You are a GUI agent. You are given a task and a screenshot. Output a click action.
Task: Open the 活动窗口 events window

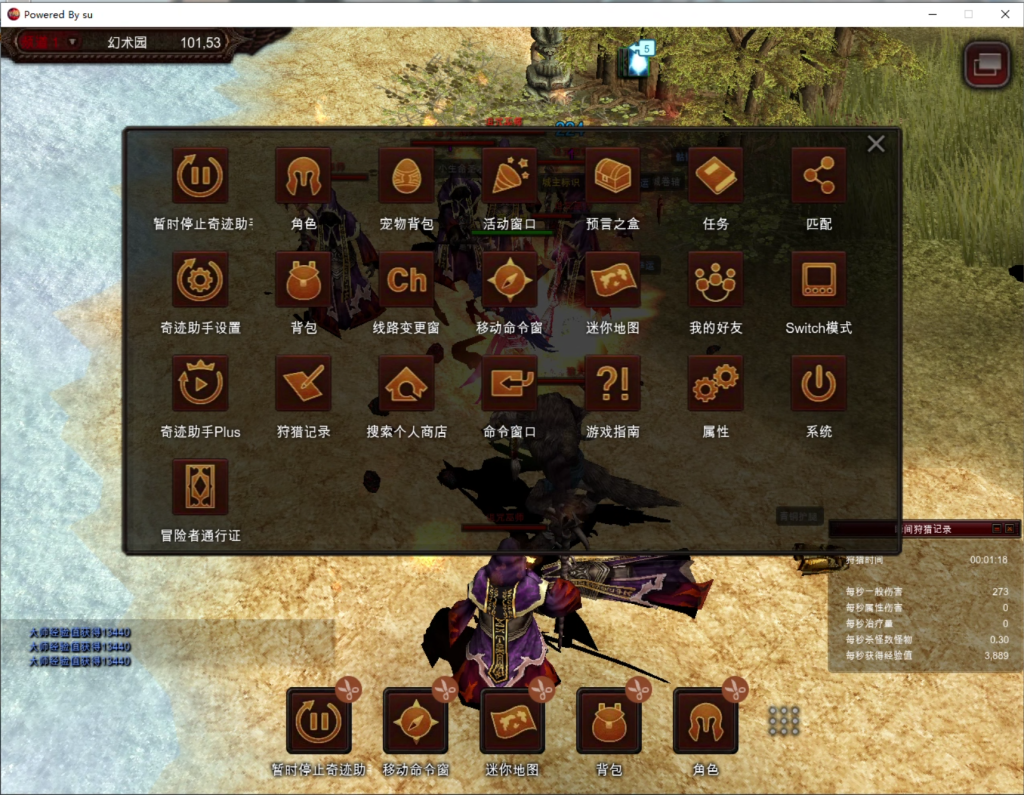point(510,177)
